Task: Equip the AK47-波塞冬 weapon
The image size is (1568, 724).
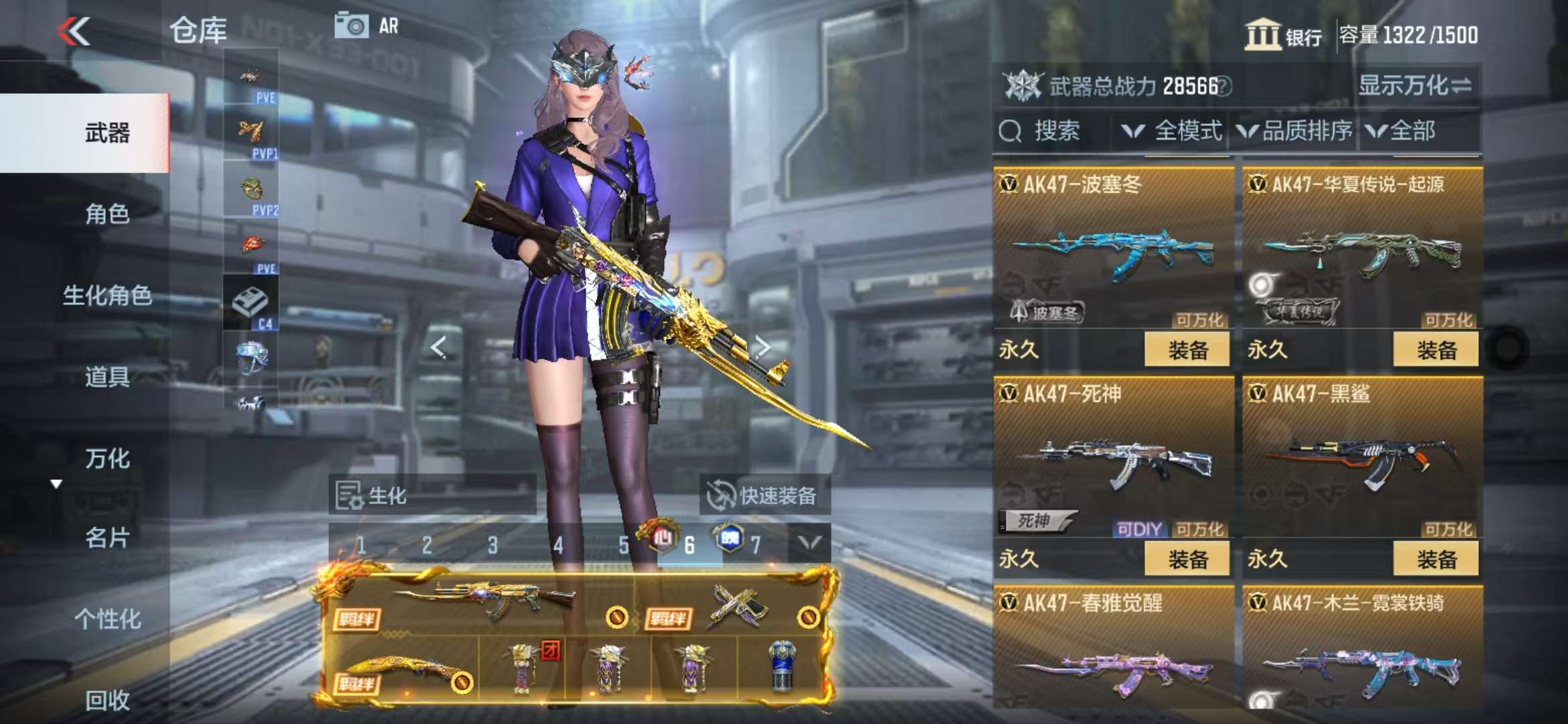Action: click(1187, 349)
